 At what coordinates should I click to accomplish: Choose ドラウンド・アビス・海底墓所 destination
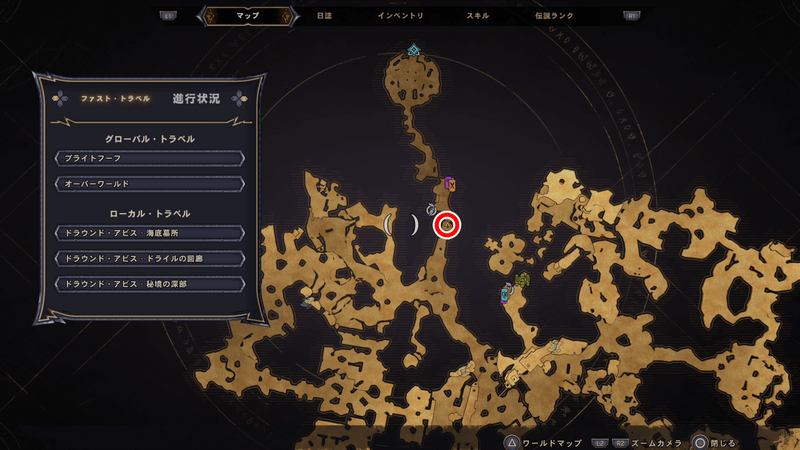[149, 233]
